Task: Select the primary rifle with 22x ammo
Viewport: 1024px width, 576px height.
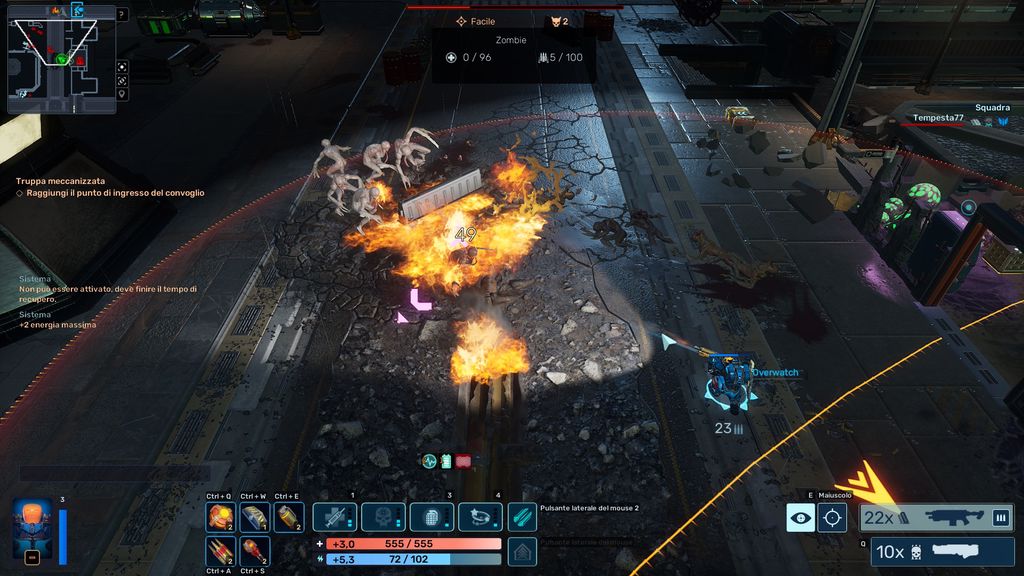Action: coord(937,517)
